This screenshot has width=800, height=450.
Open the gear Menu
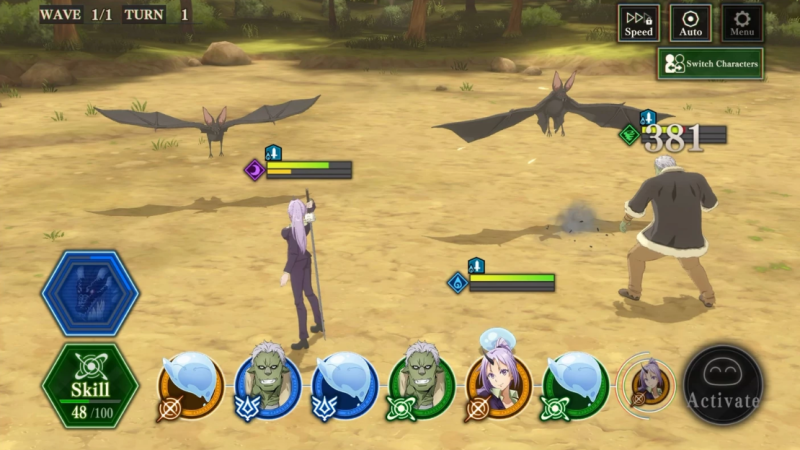pyautogui.click(x=742, y=23)
